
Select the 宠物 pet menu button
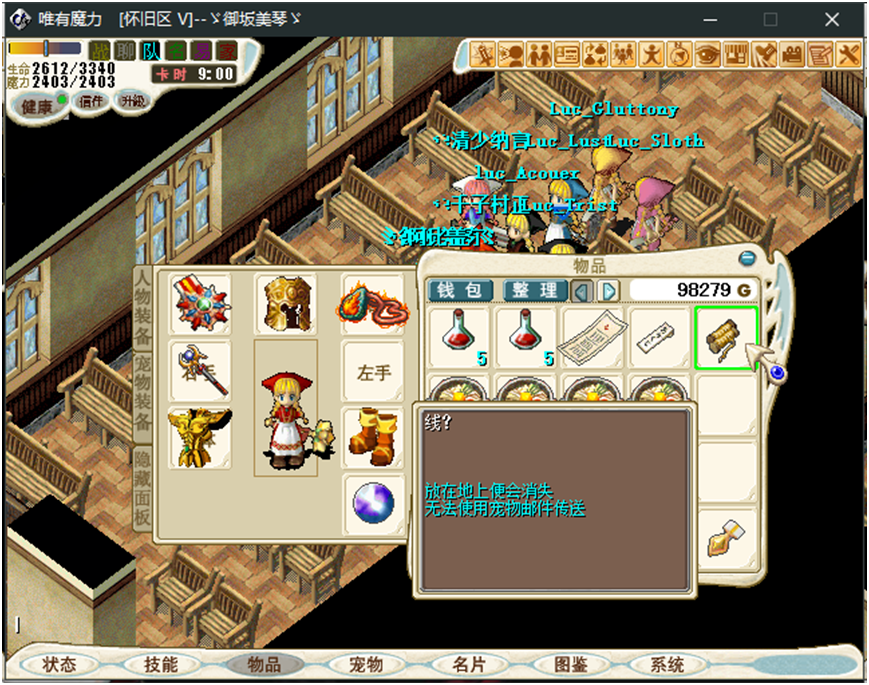365,664
